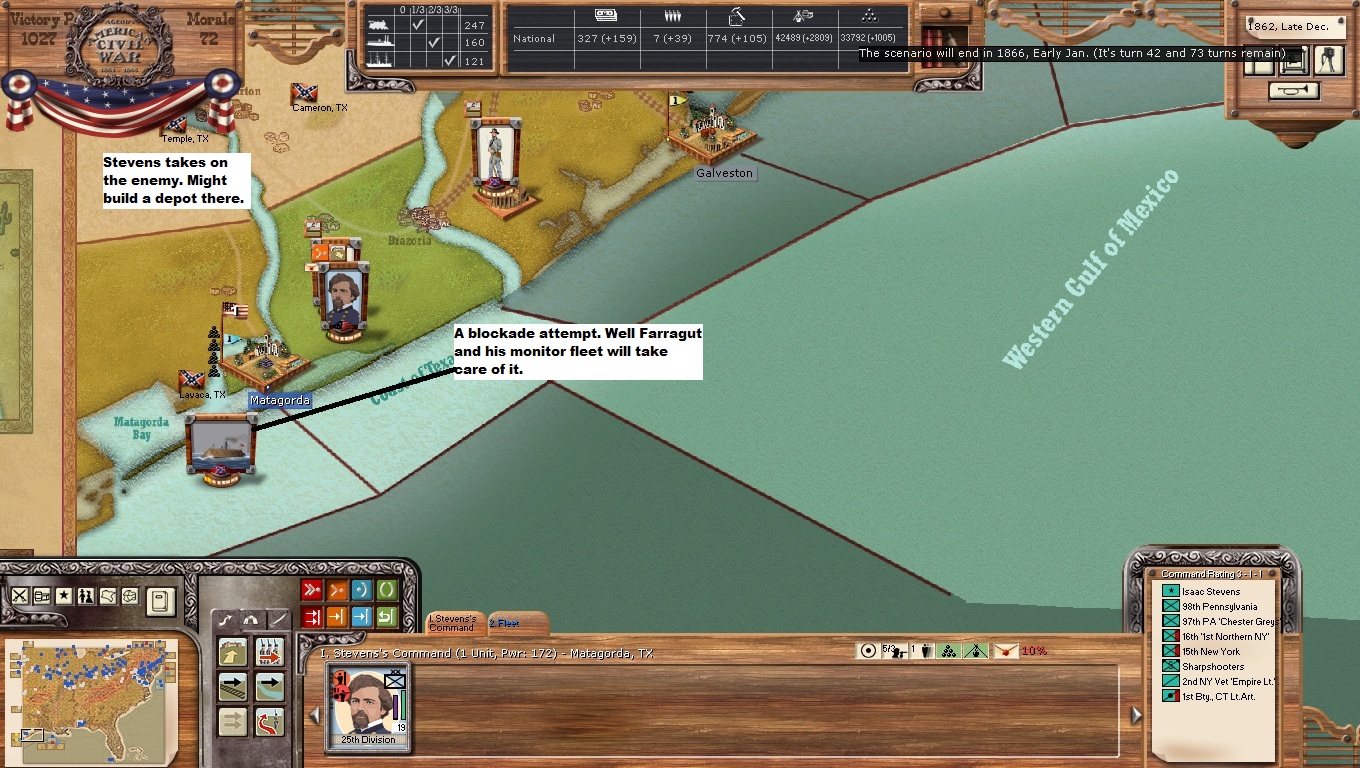
Task: Activate the river movement order button
Action: [x=269, y=687]
